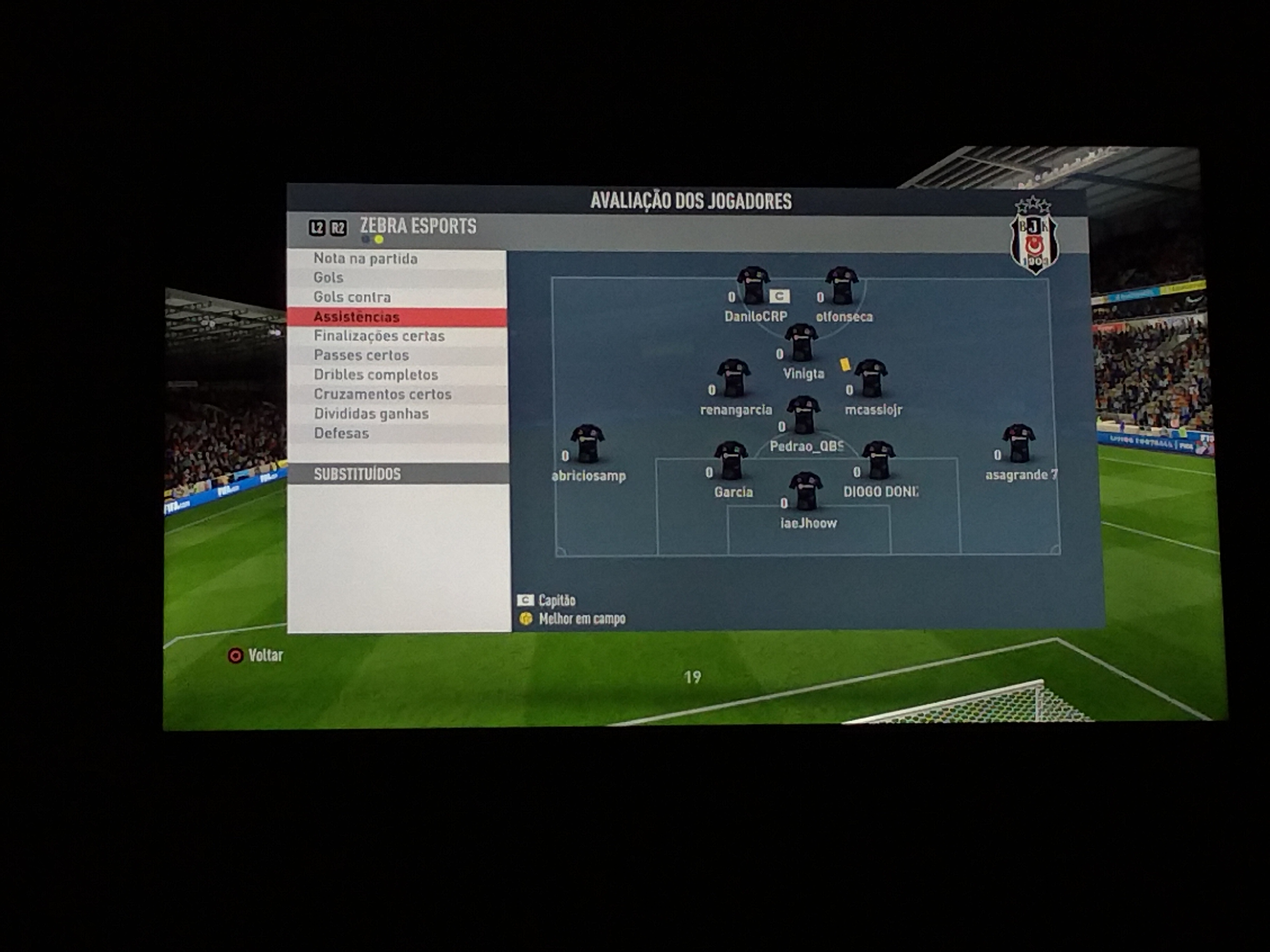Select DIOGO DONI's shirt icon
Viewport: 1270px width, 952px height.
point(879,460)
